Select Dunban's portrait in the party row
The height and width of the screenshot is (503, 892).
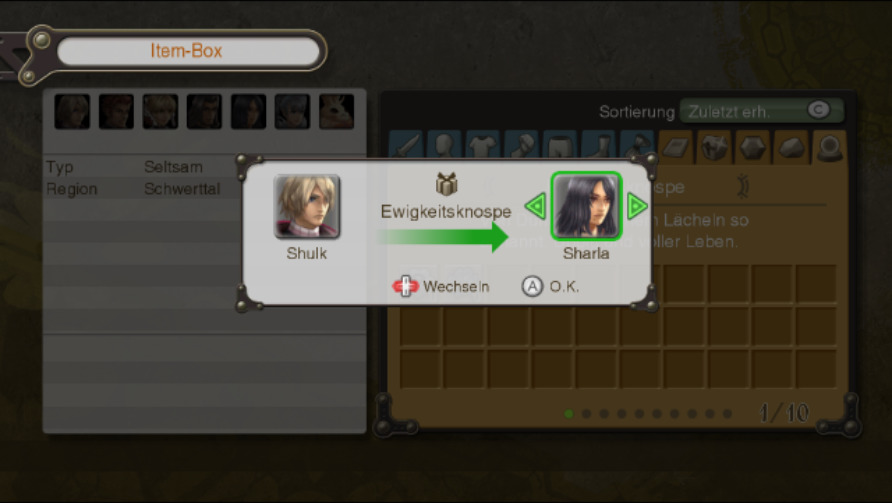click(x=204, y=111)
